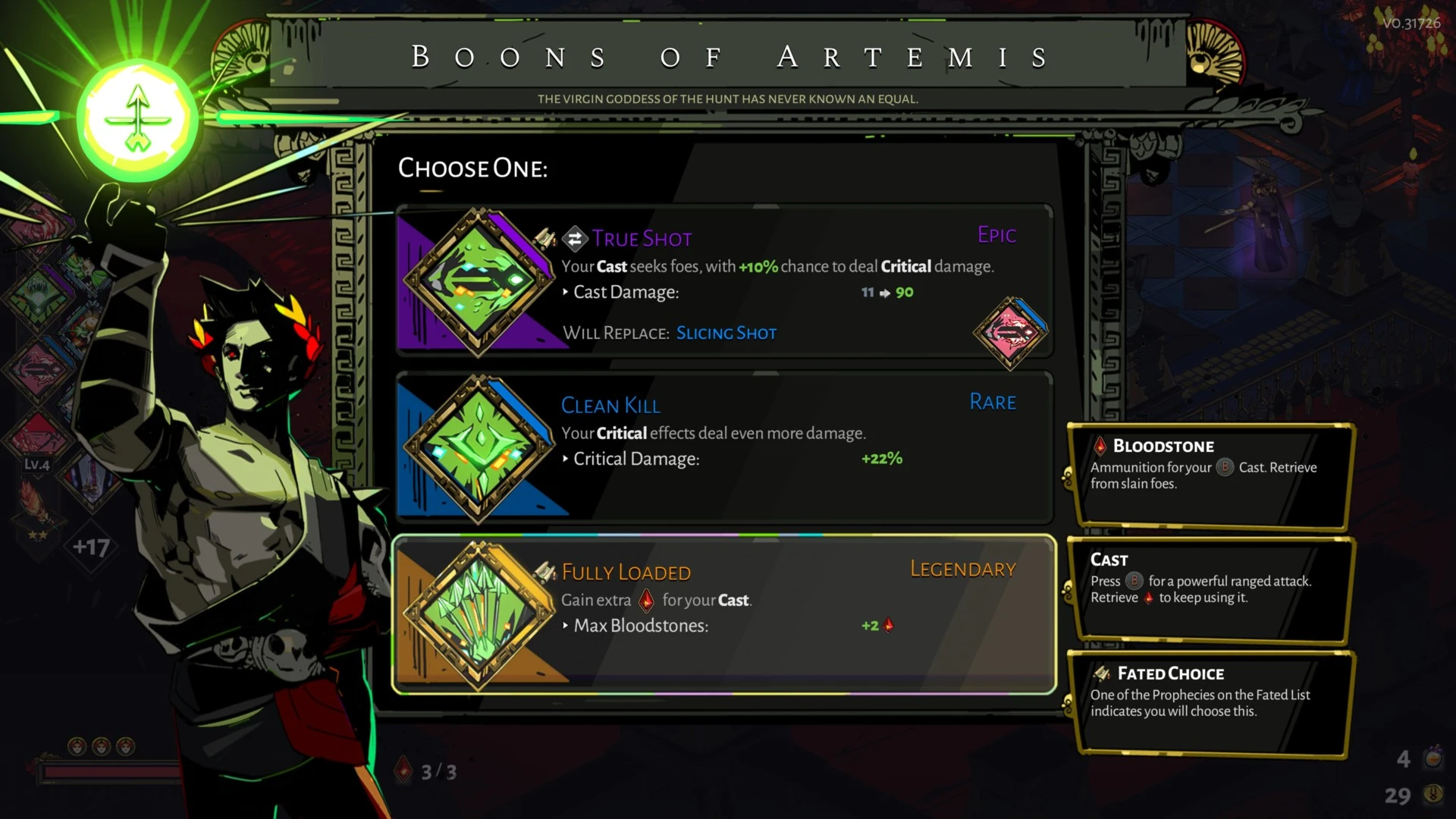Click the glowing Artemis bow symbol
The width and height of the screenshot is (1456, 819).
(x=136, y=118)
